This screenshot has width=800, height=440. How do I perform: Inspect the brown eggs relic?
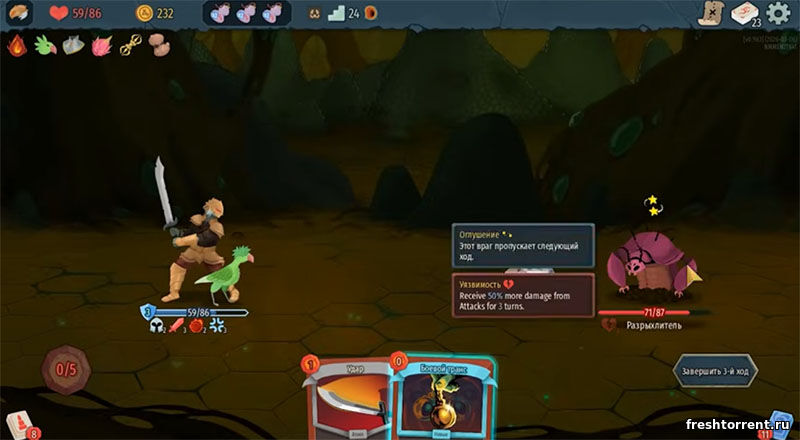158,45
